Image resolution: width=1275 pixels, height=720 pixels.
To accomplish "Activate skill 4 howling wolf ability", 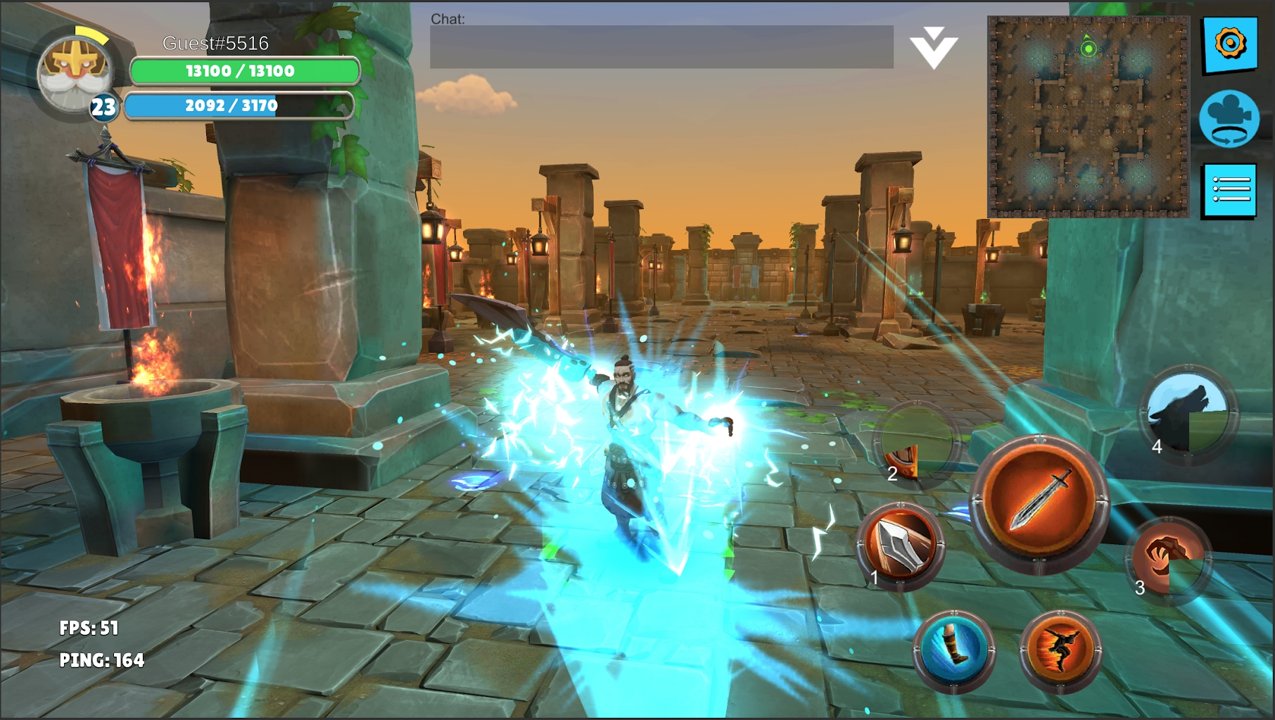I will pyautogui.click(x=1188, y=412).
